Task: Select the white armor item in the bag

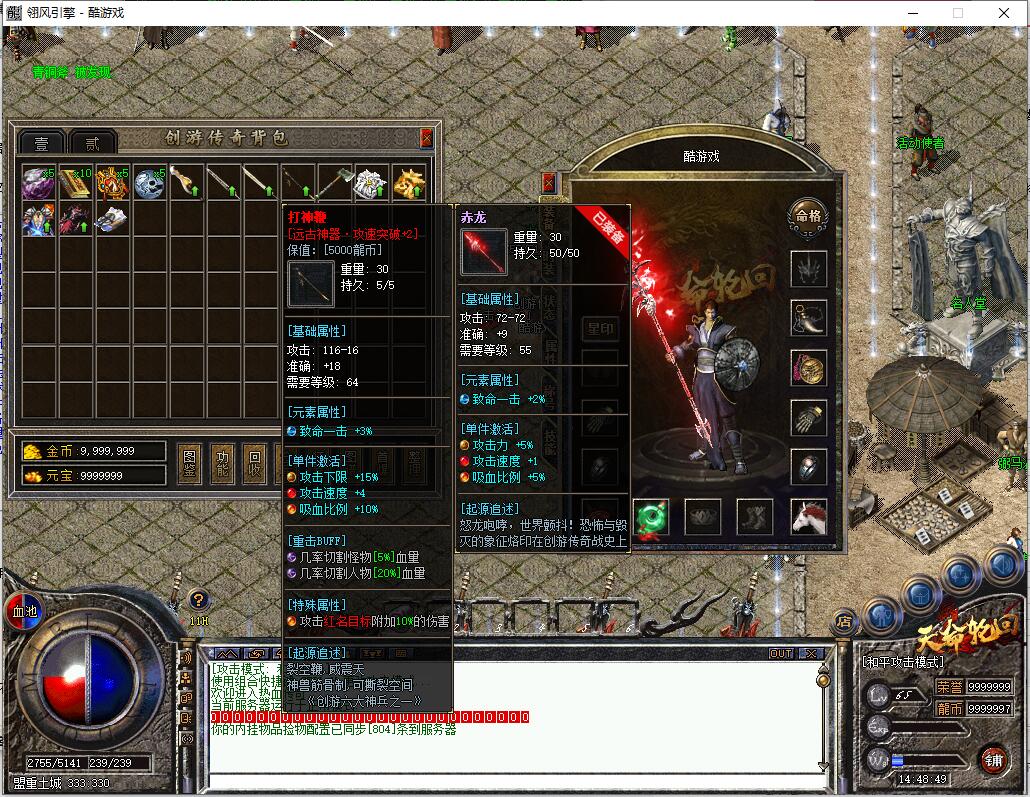Action: point(372,182)
